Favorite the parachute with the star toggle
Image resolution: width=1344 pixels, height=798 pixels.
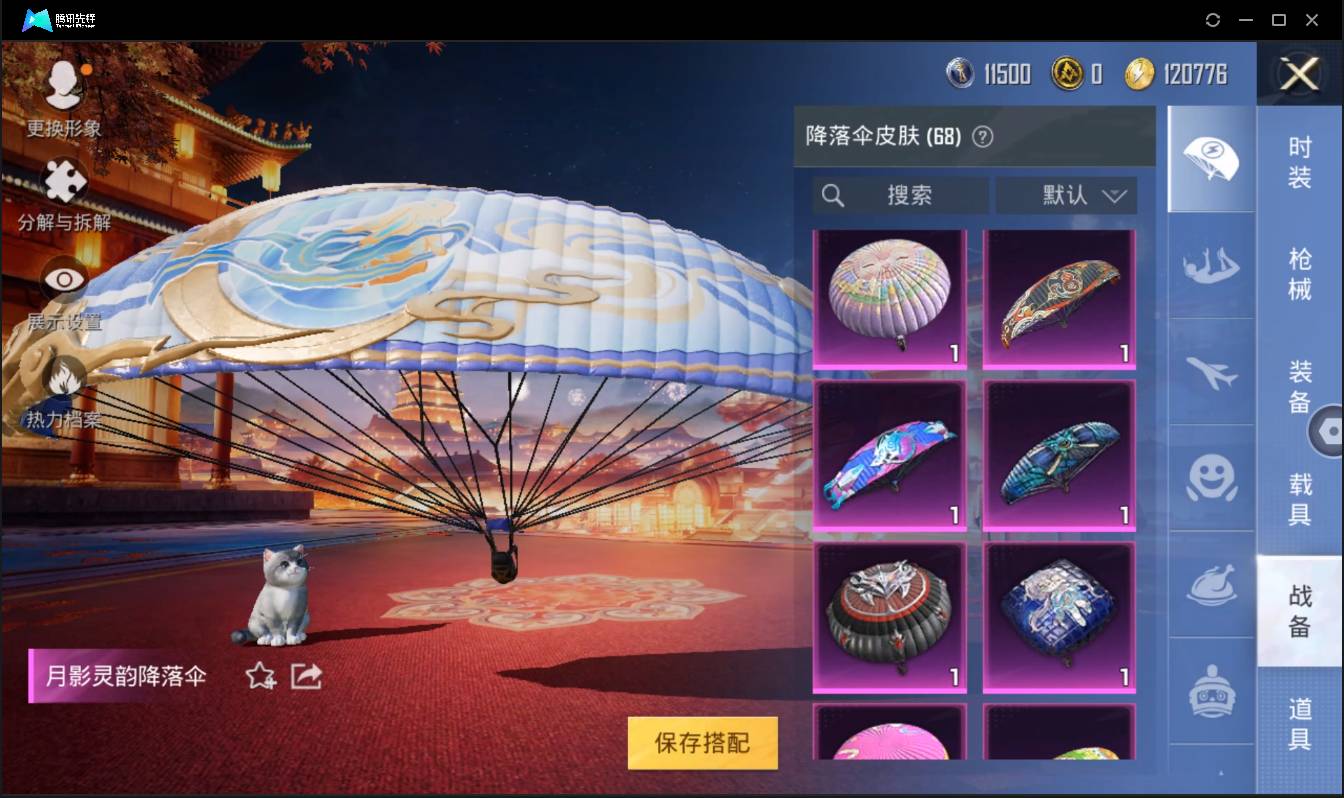pos(258,677)
